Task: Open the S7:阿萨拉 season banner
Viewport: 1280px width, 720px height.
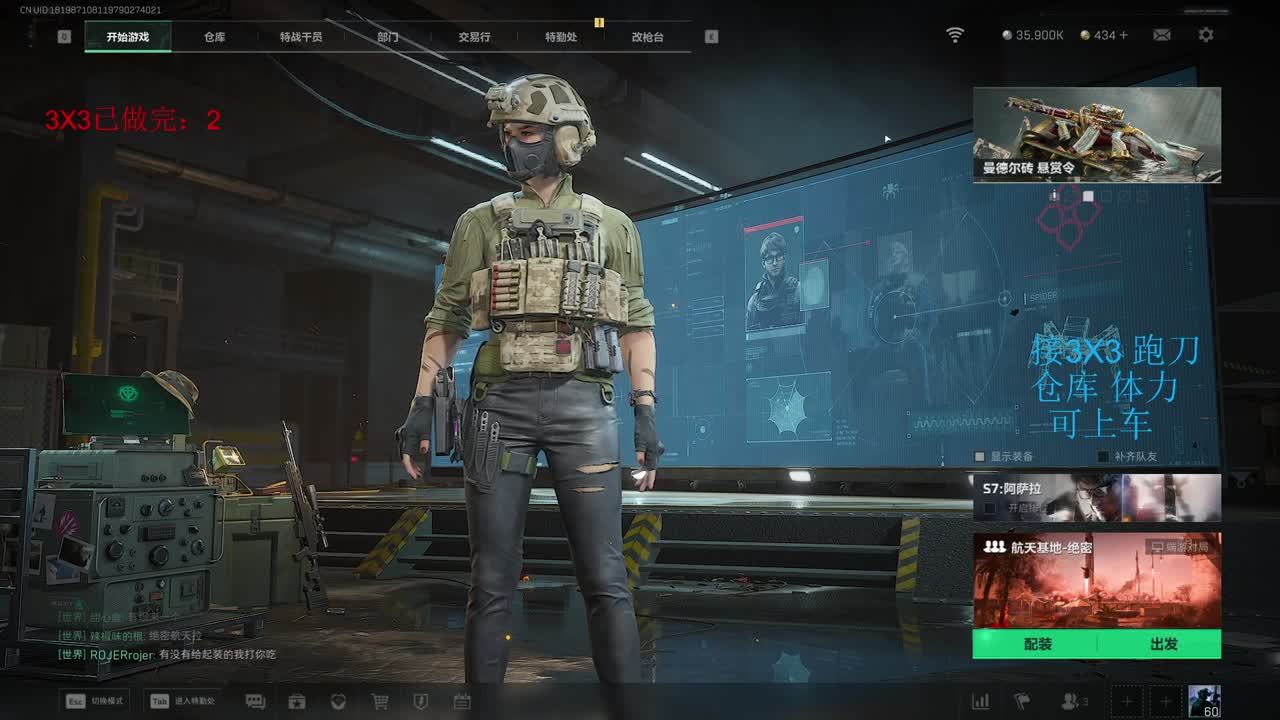Action: tap(1097, 497)
